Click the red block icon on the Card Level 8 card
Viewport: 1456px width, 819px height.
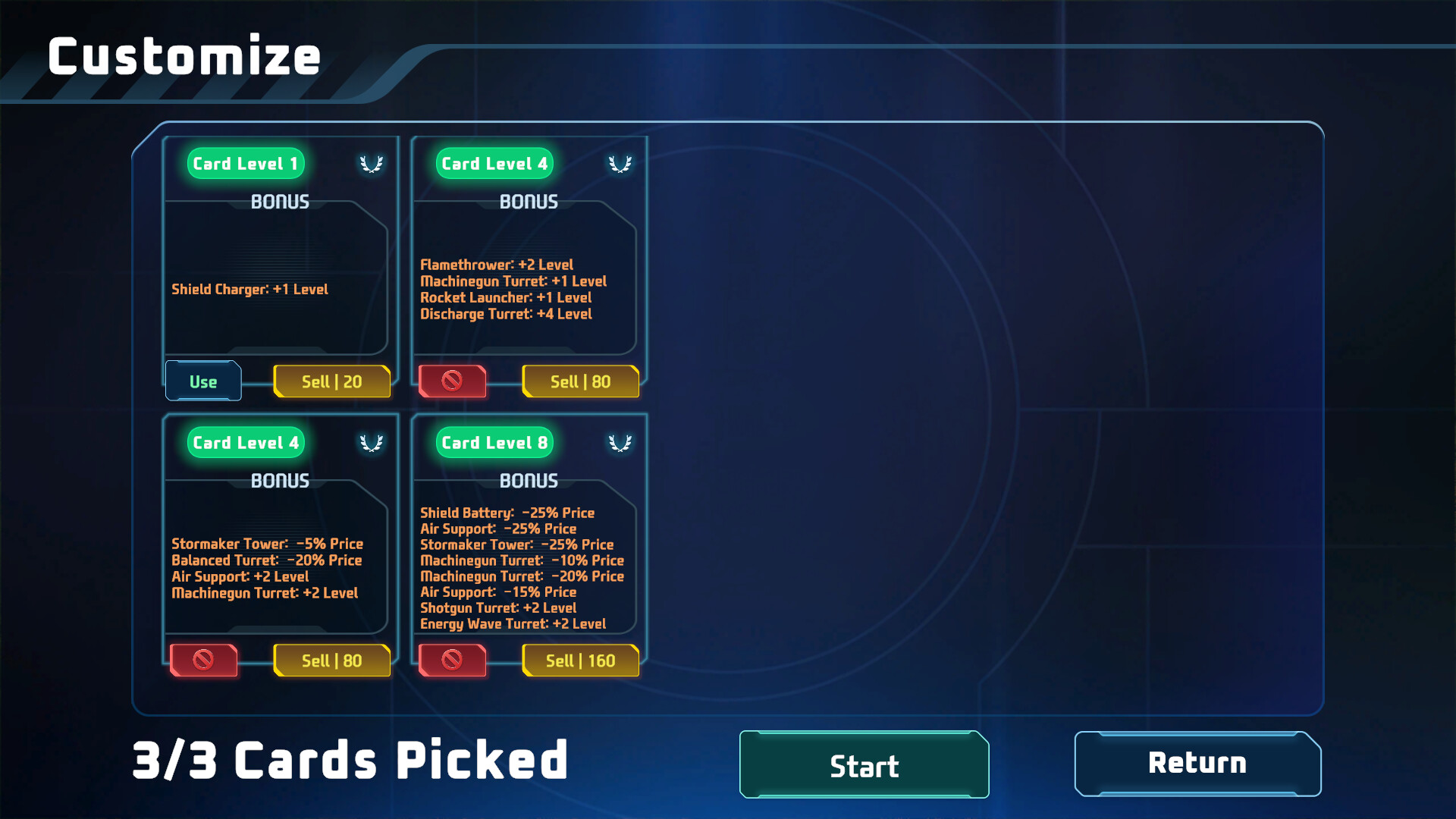click(x=453, y=661)
